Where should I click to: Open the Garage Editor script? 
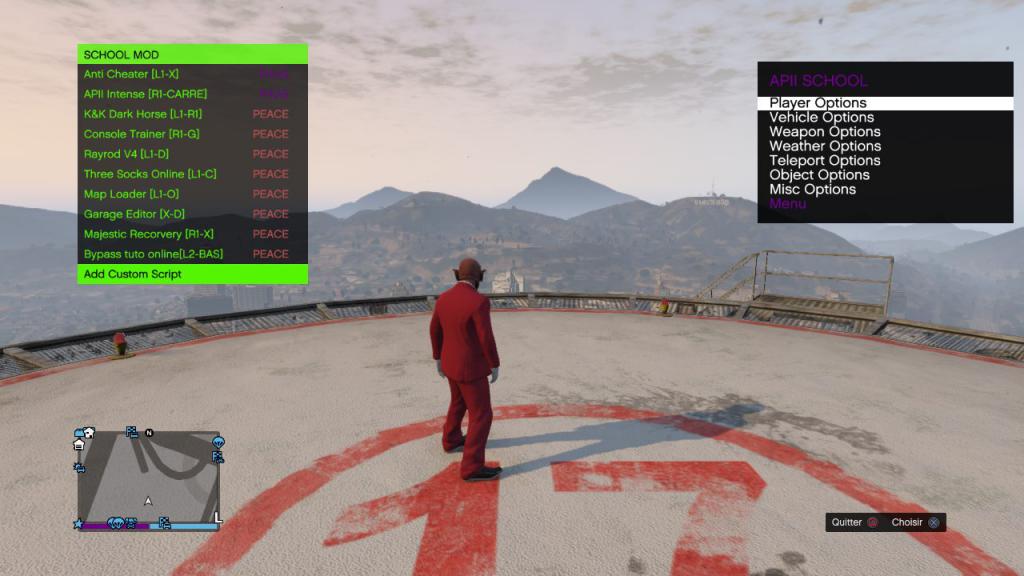point(134,214)
